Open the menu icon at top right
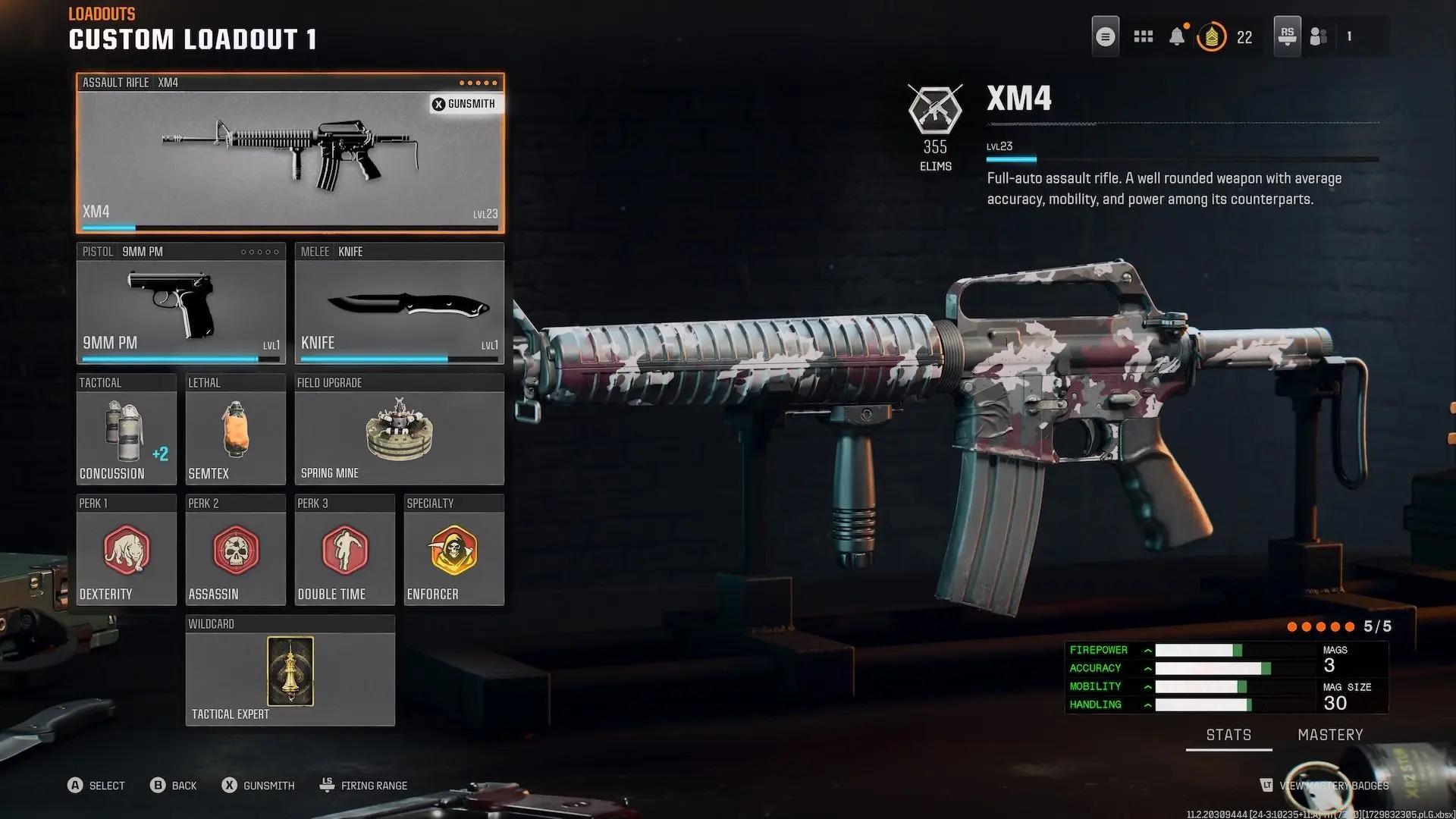1456x819 pixels. 1105,36
